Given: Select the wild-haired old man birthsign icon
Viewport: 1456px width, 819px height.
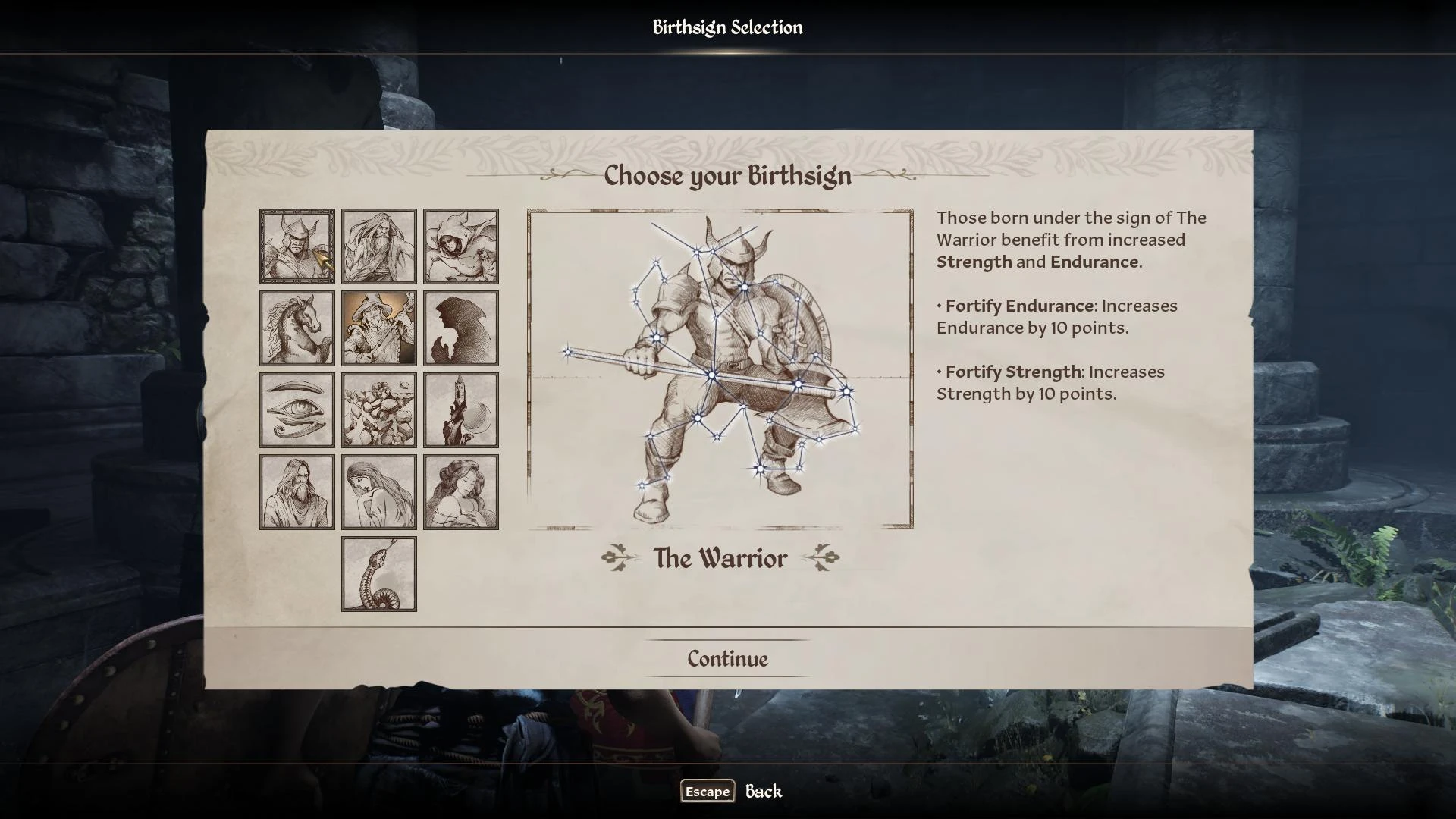Looking at the screenshot, I should tap(378, 246).
